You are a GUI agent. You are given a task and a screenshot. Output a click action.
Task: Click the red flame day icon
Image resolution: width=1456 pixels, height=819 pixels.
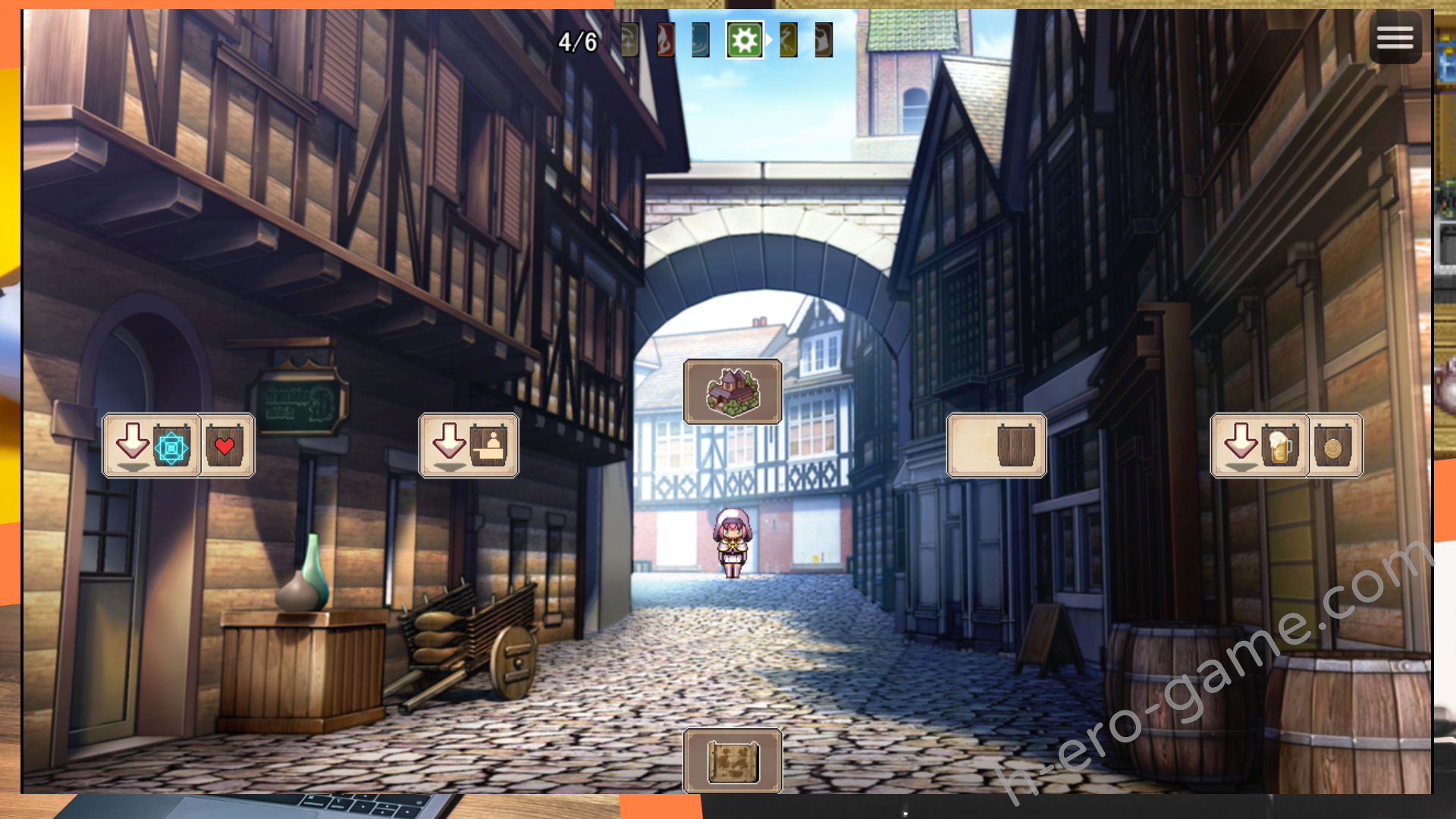(665, 40)
